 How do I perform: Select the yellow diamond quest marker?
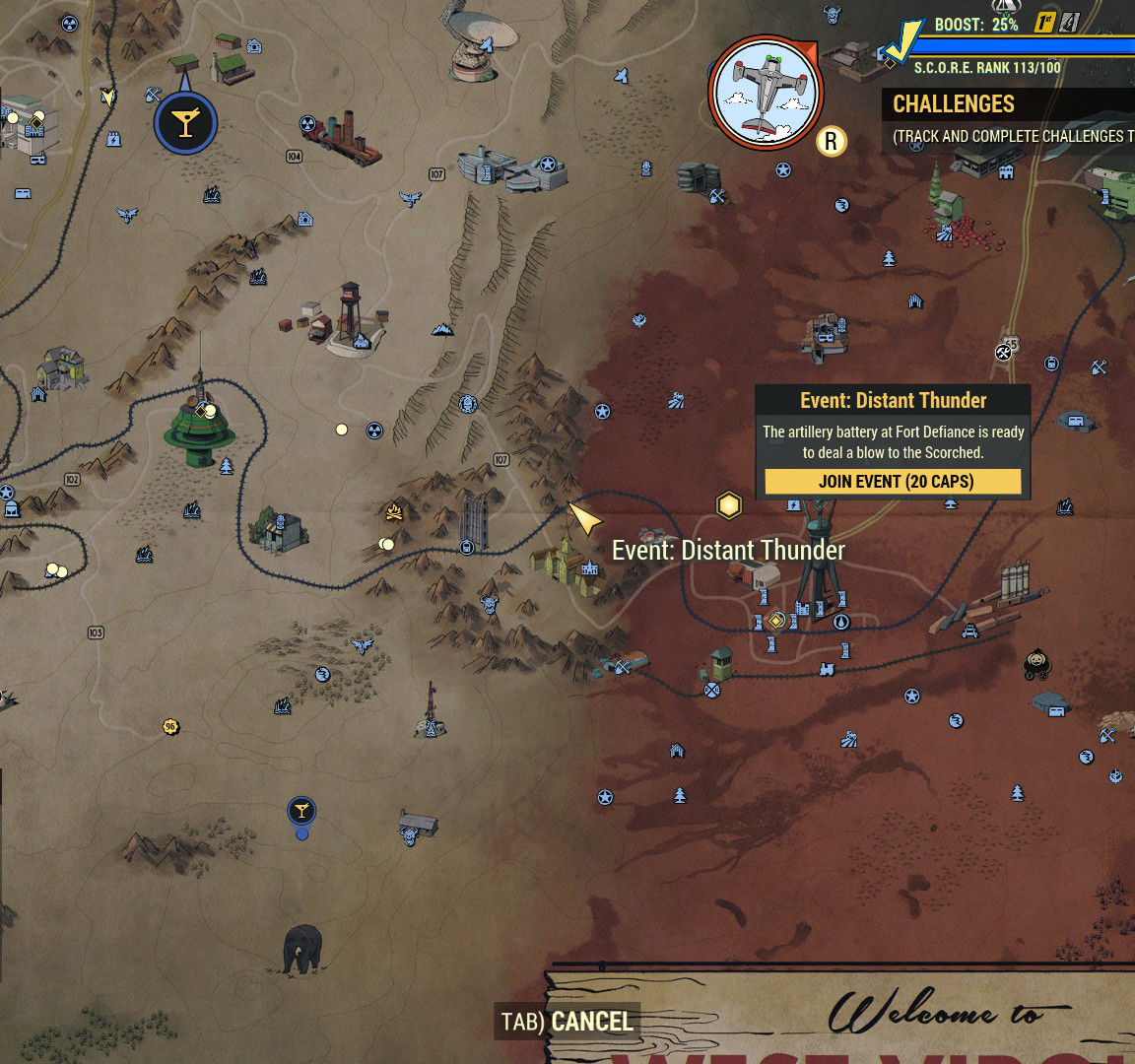click(776, 621)
